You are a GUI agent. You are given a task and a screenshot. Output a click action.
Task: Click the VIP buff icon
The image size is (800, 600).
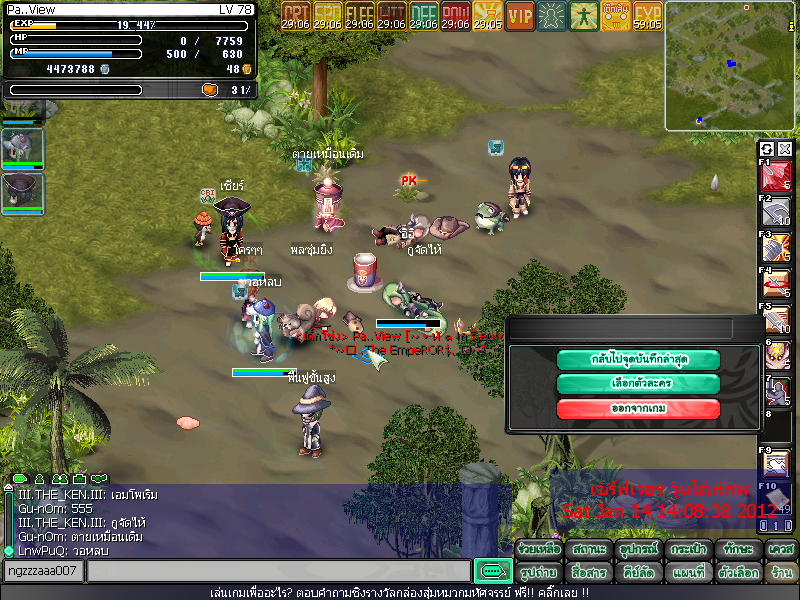click(520, 17)
